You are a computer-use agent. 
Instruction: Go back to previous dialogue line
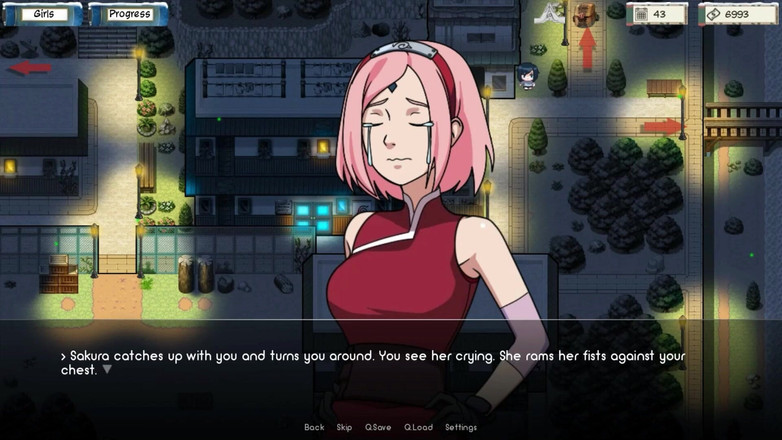[x=314, y=428]
